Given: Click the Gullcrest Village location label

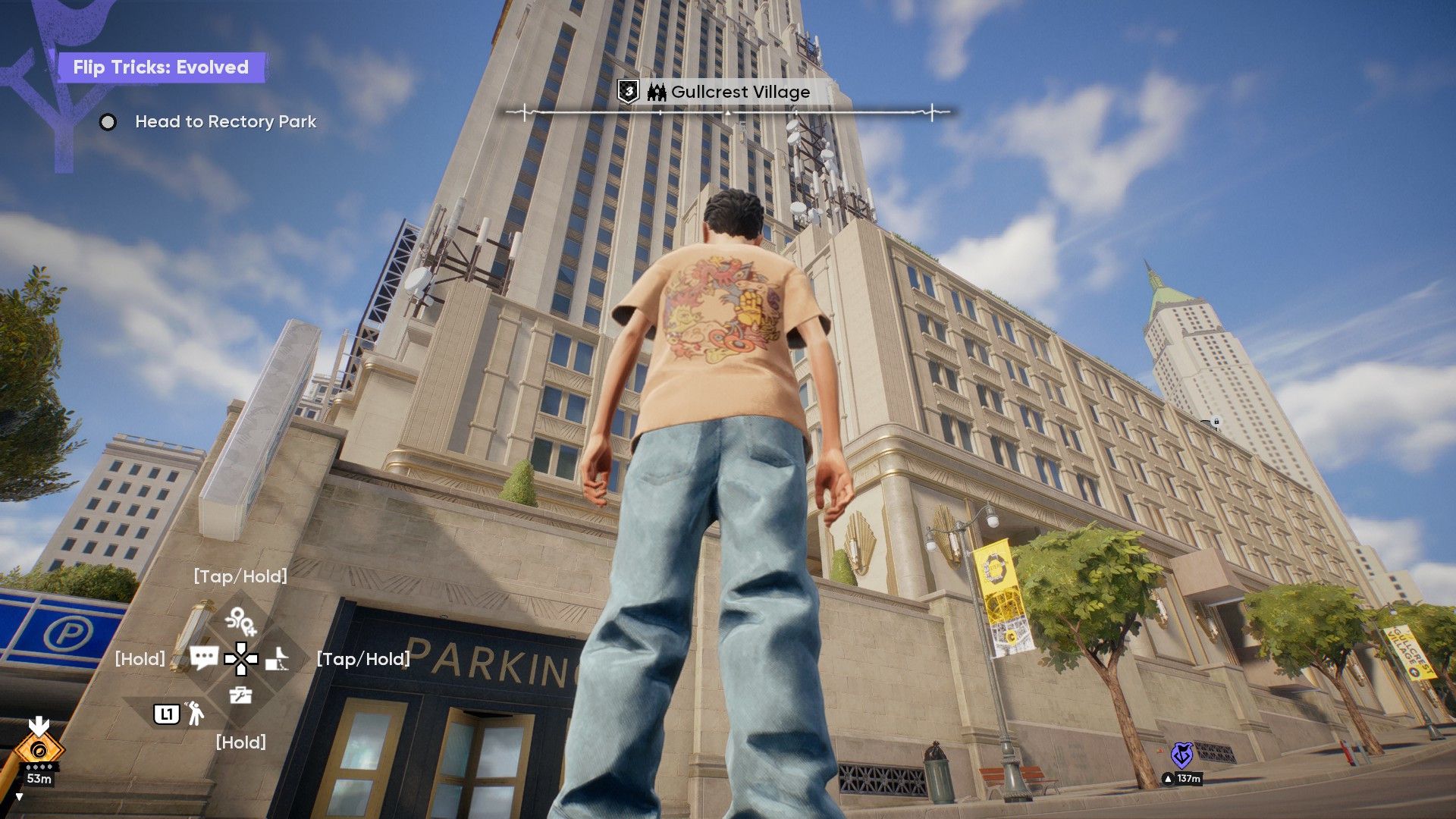Looking at the screenshot, I should point(739,93).
